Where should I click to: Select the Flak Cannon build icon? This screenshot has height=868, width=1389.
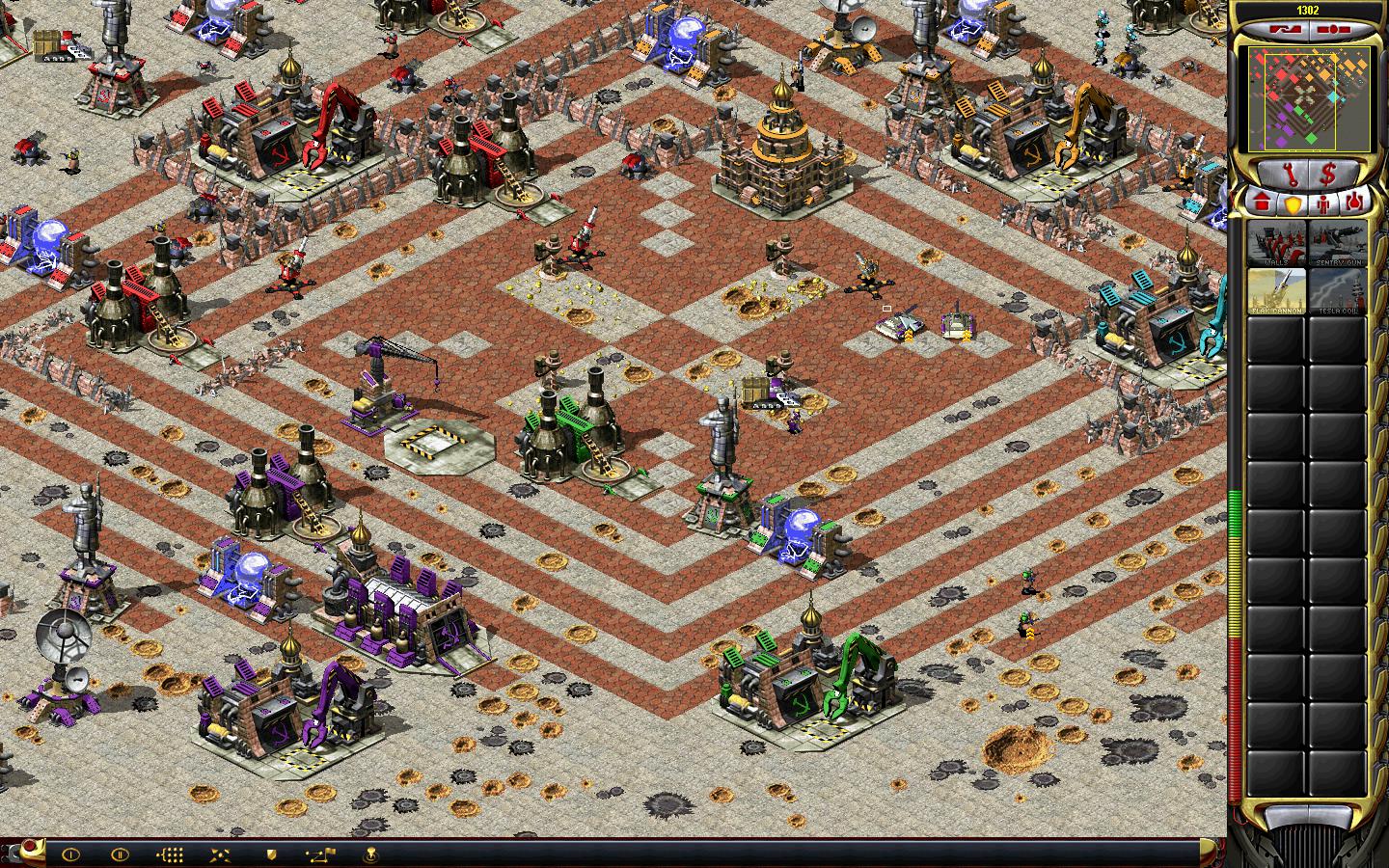point(1275,290)
